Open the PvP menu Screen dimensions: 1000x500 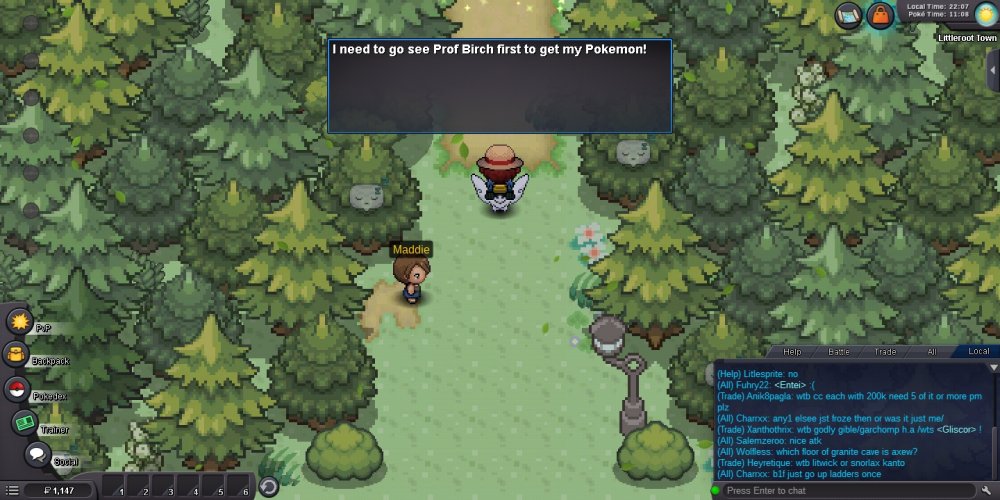pos(20,322)
